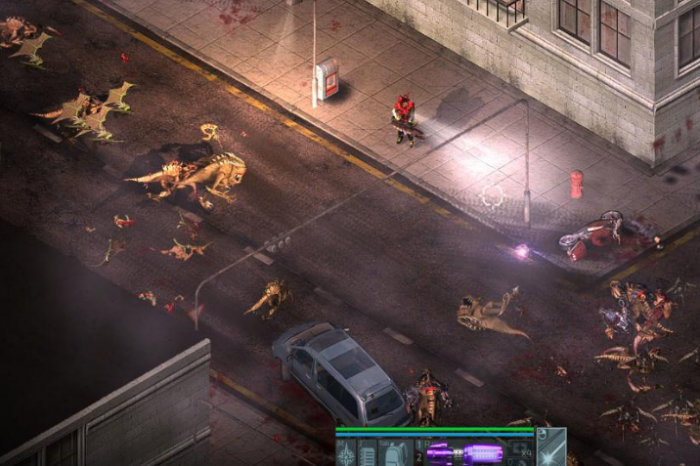Click the character portrait panel
This screenshot has height=466, width=700.
pos(551,448)
